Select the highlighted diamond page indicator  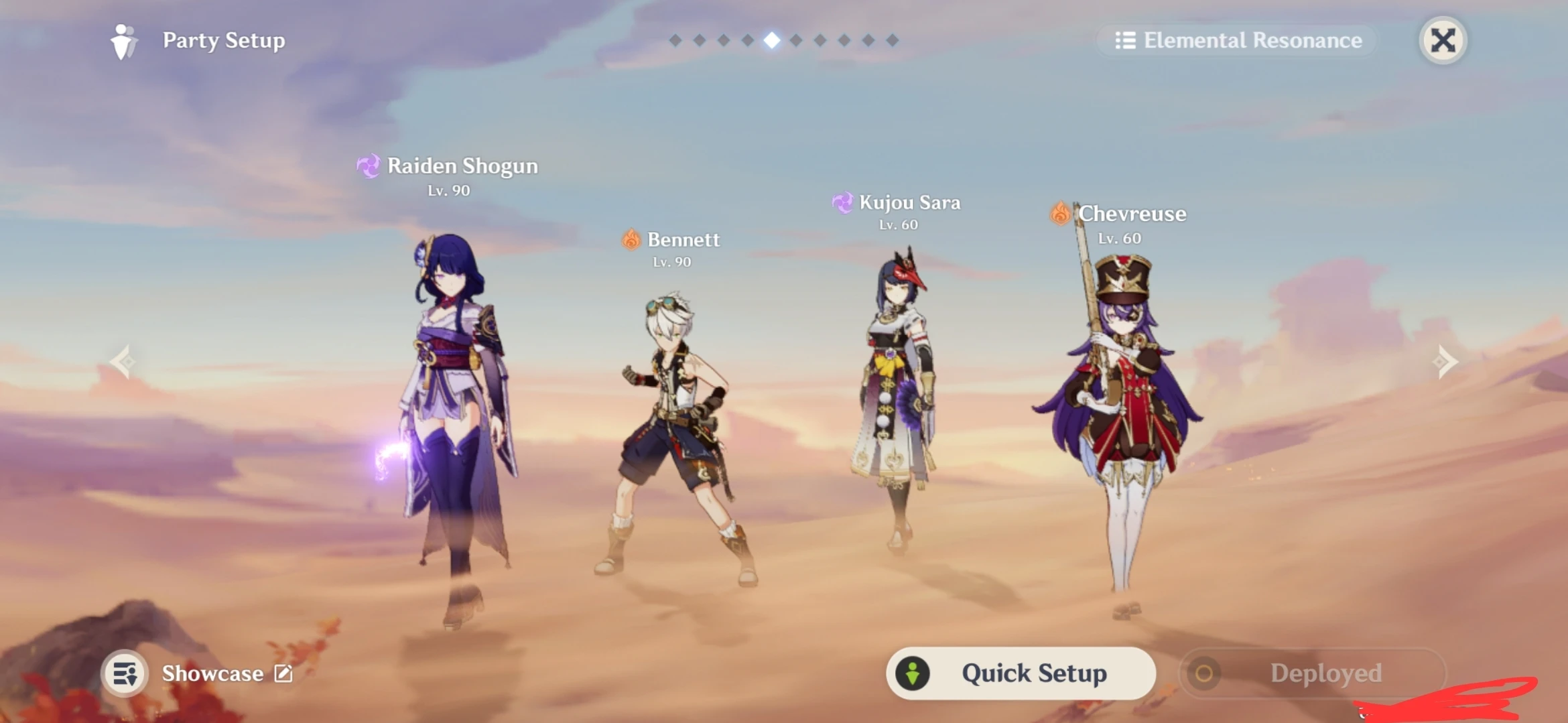point(771,40)
